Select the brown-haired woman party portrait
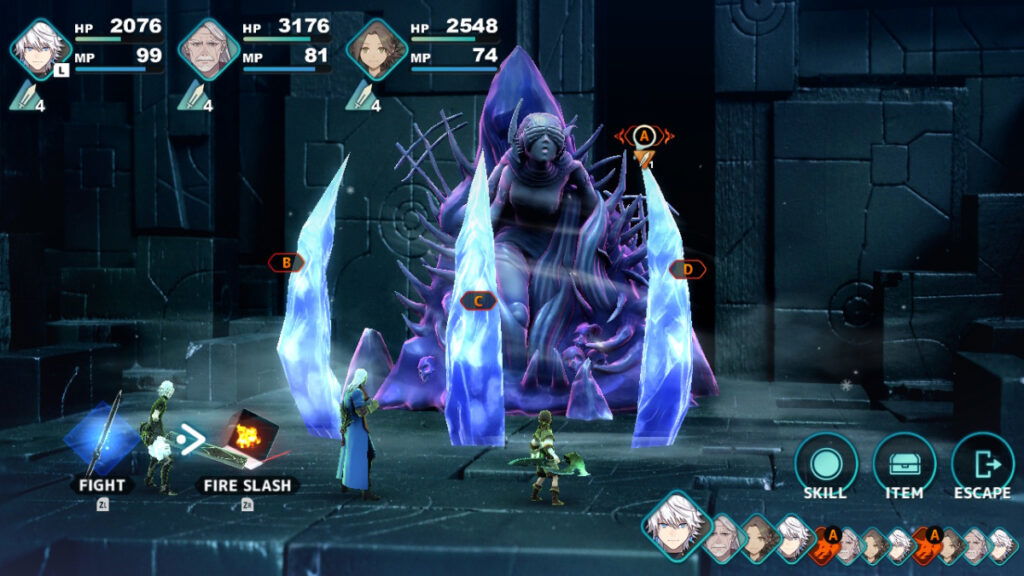The image size is (1024, 576). coord(376,48)
